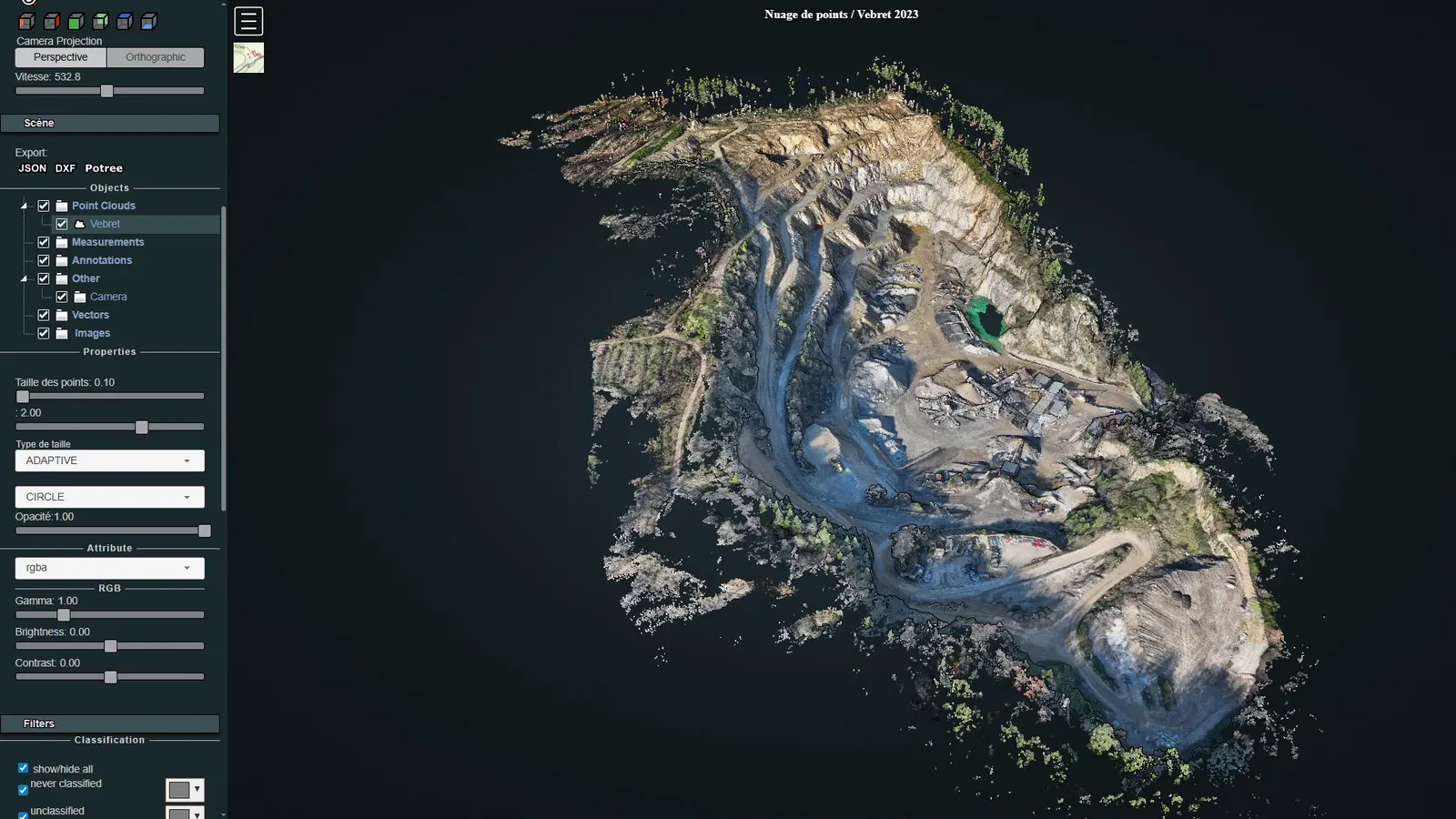Click the Camera item under Other

tap(108, 297)
